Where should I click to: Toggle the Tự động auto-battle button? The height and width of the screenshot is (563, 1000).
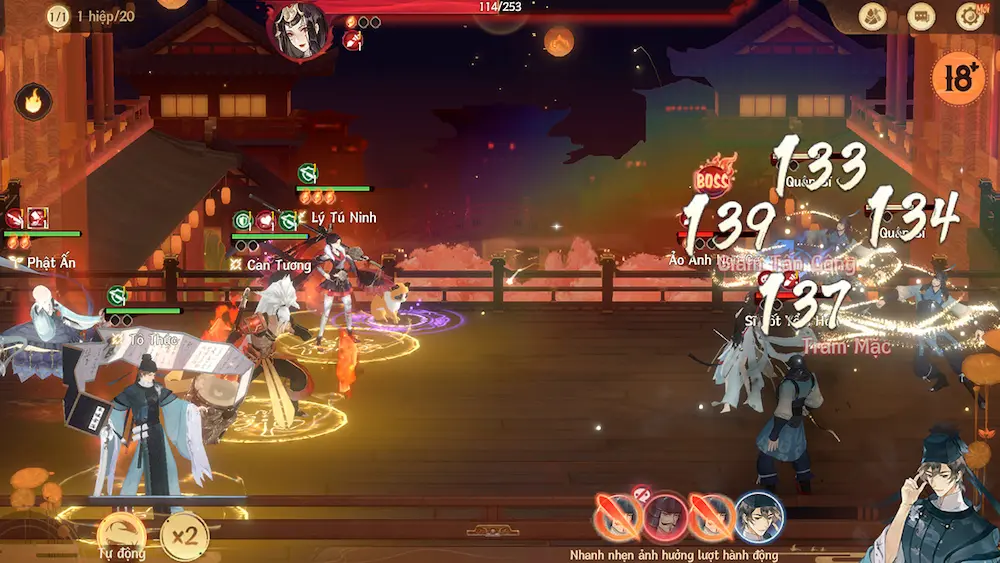coord(121,535)
